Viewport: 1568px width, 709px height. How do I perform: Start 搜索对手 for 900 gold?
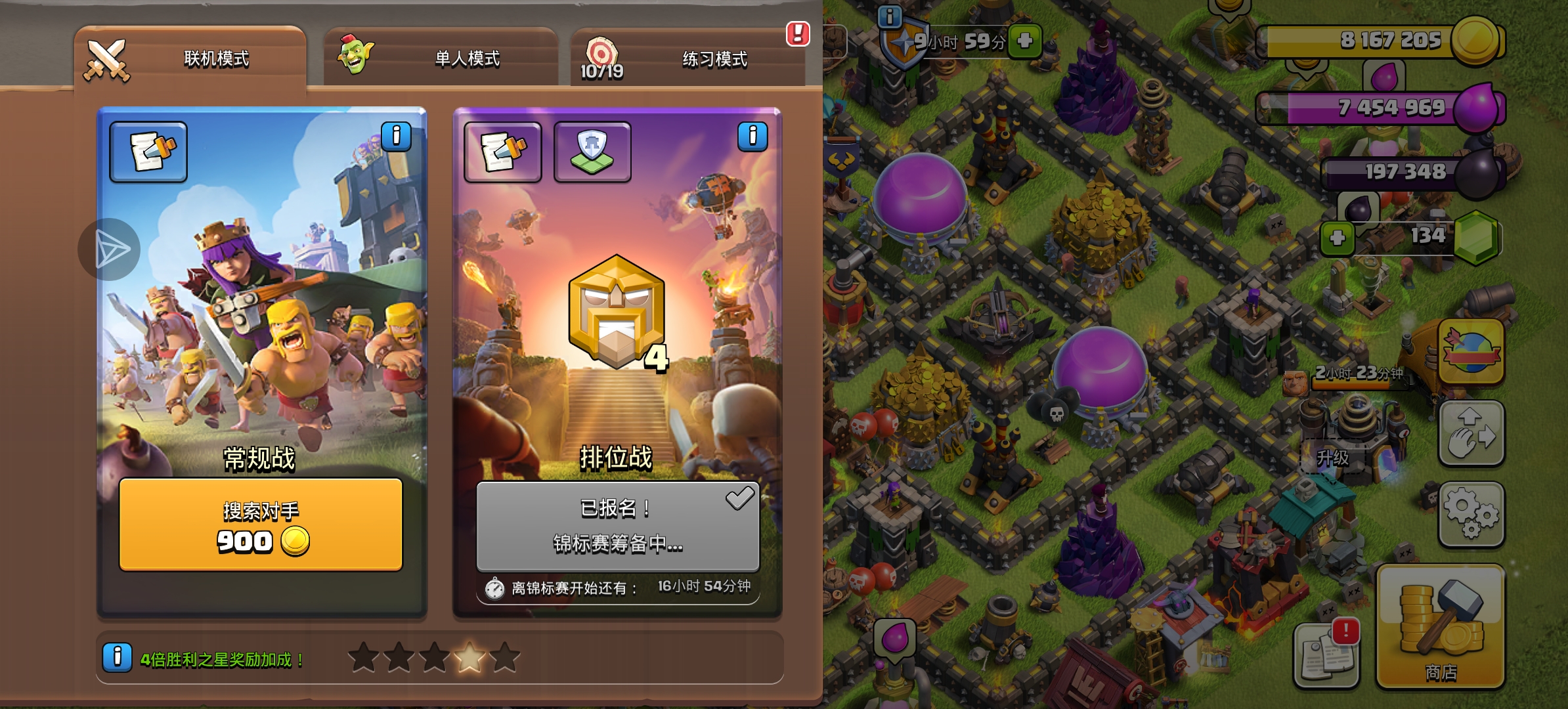point(261,525)
